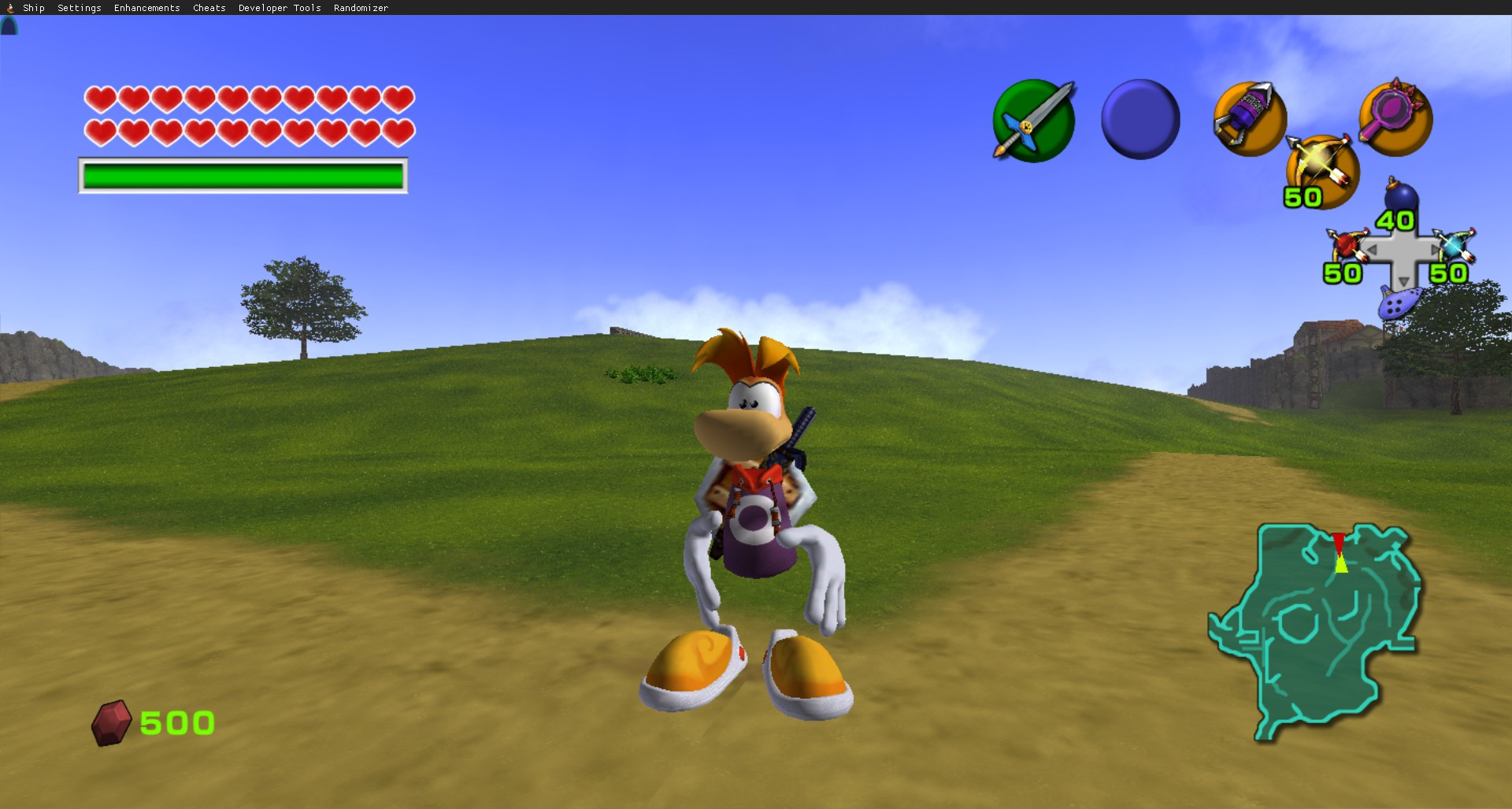Viewport: 1512px width, 809px height.
Task: Open the Developer Tools menu
Action: 279,7
